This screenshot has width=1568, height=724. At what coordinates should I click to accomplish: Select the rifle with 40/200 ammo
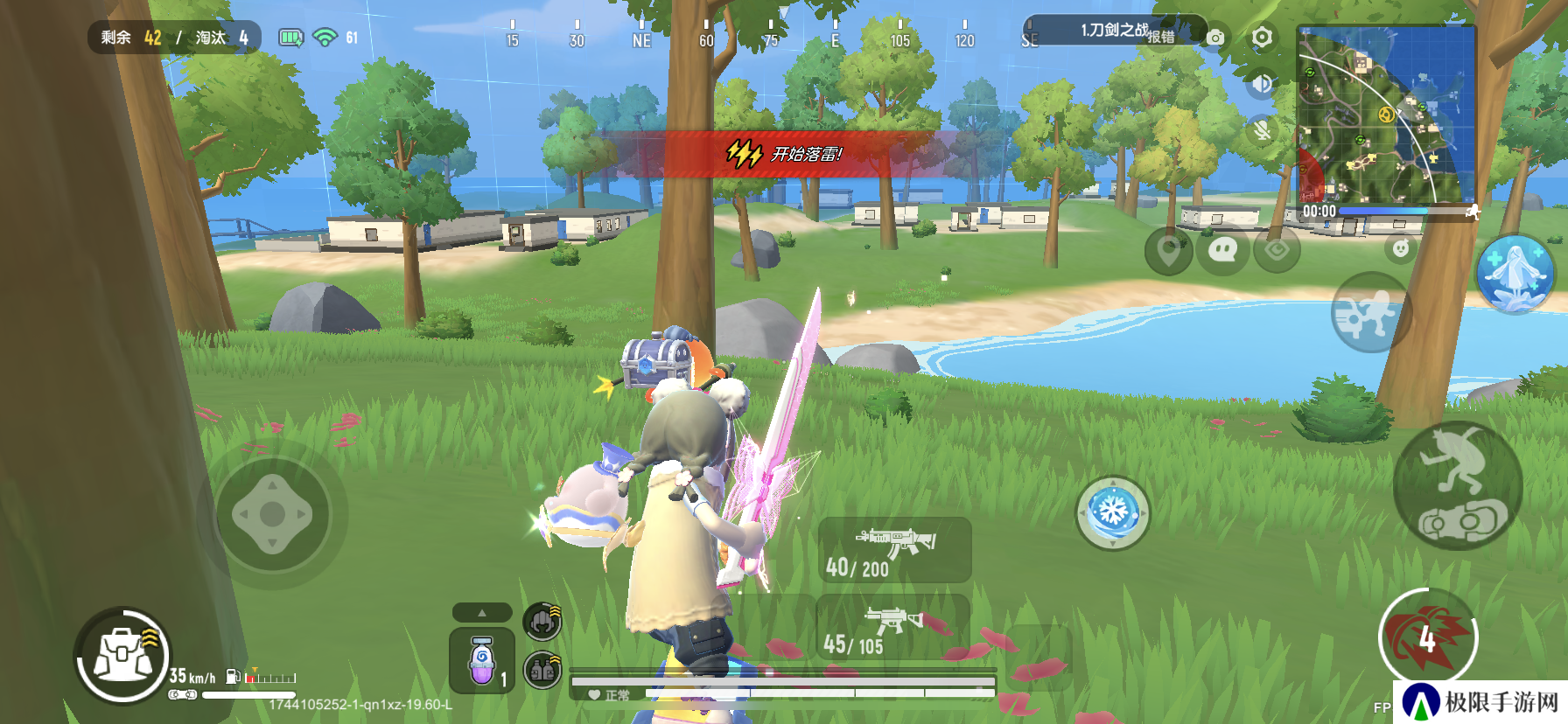[894, 550]
